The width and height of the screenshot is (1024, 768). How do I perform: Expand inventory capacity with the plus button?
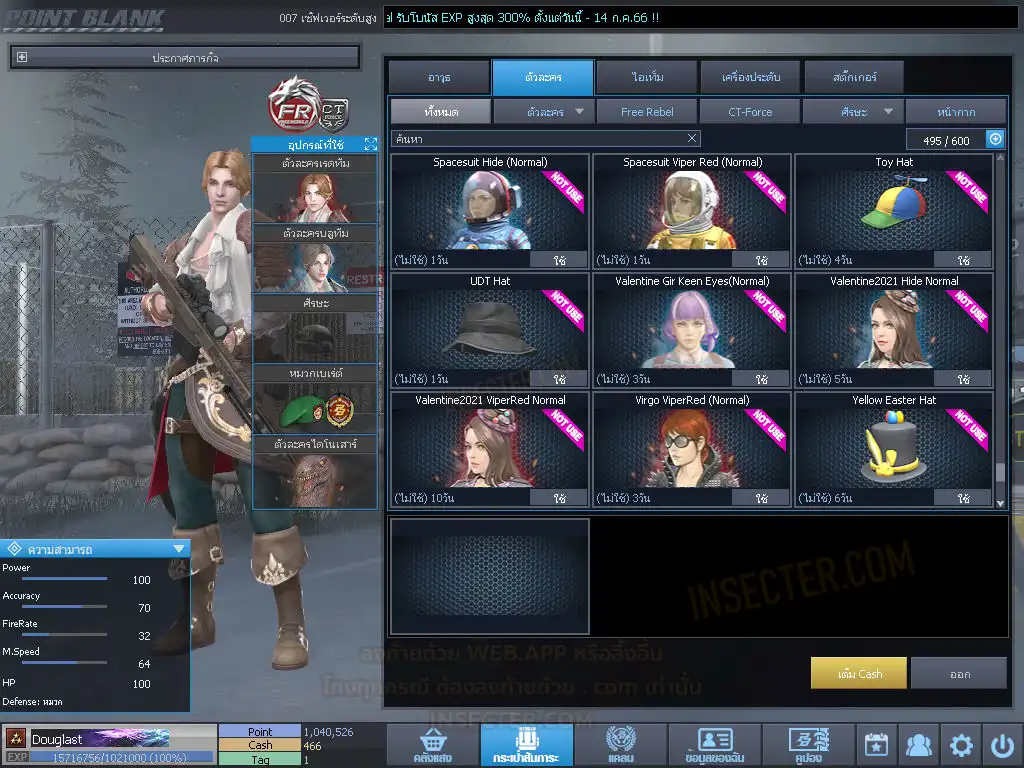[x=995, y=139]
